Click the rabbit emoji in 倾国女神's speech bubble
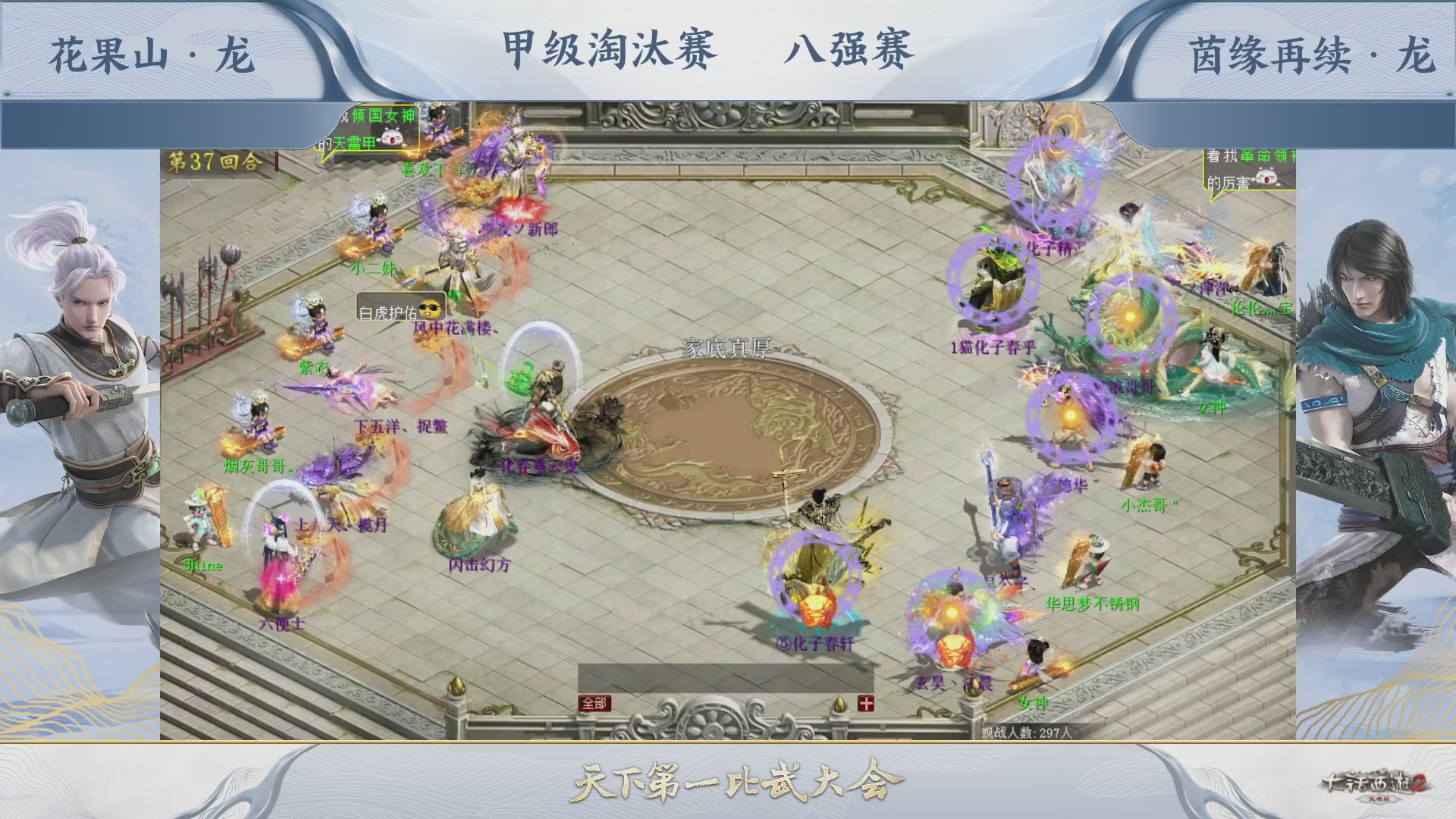 tap(391, 136)
